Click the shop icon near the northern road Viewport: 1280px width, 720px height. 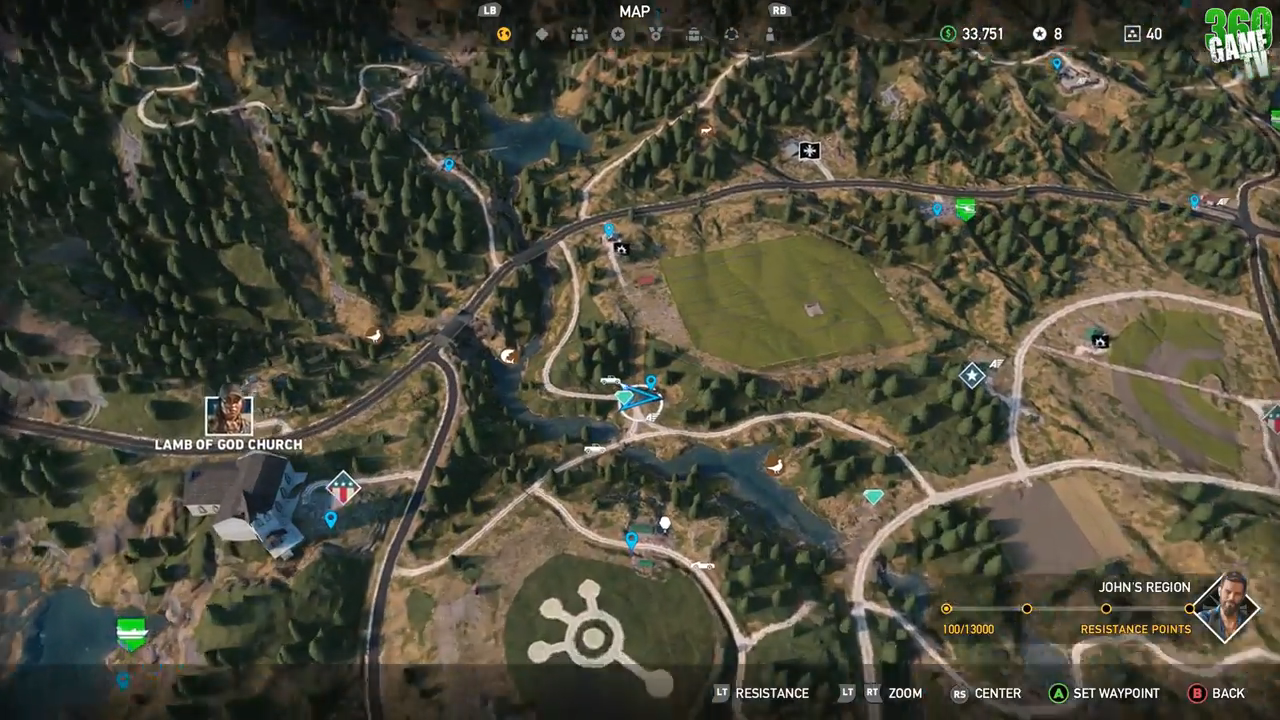click(806, 150)
